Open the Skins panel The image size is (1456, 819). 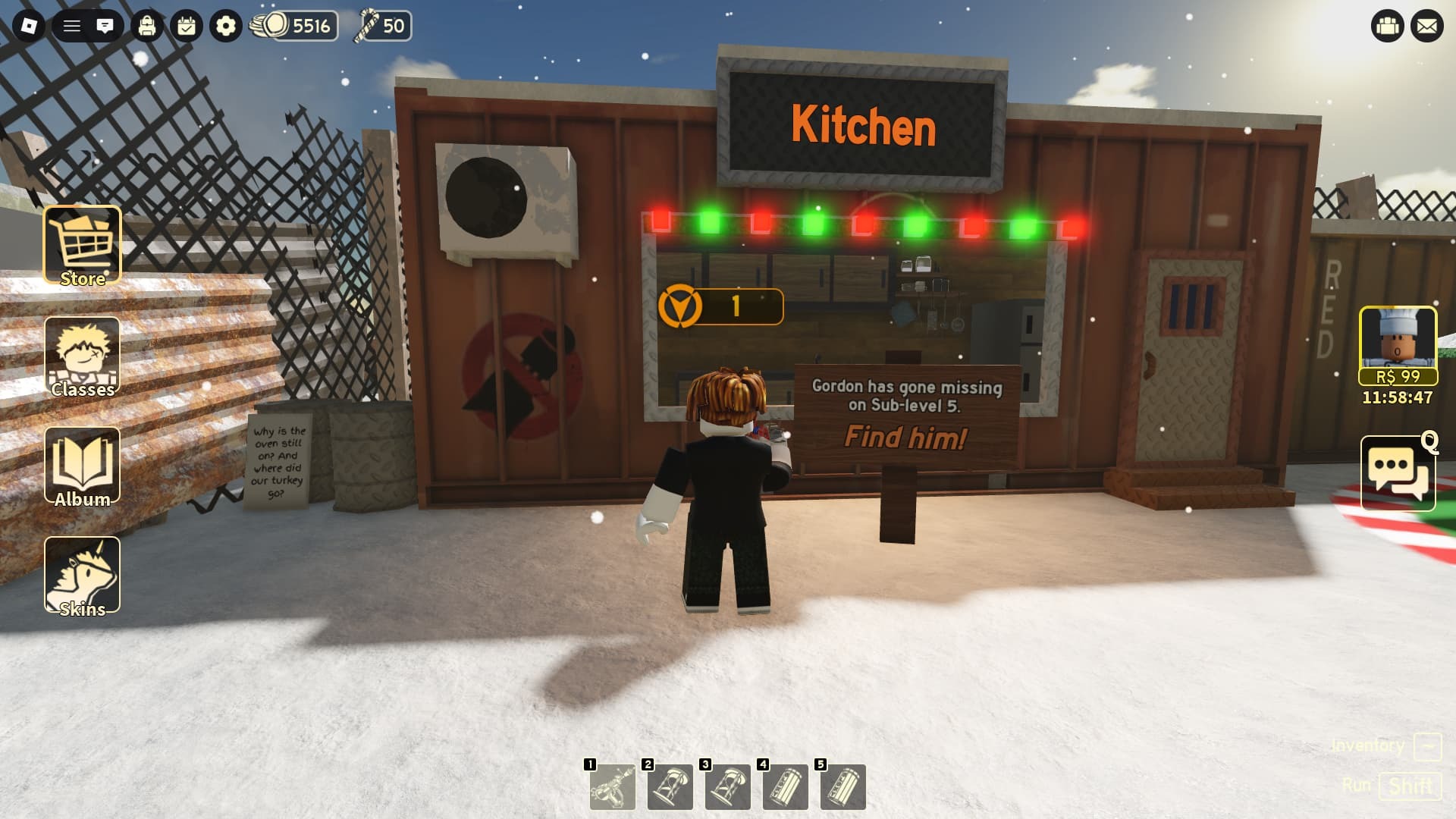tap(82, 575)
